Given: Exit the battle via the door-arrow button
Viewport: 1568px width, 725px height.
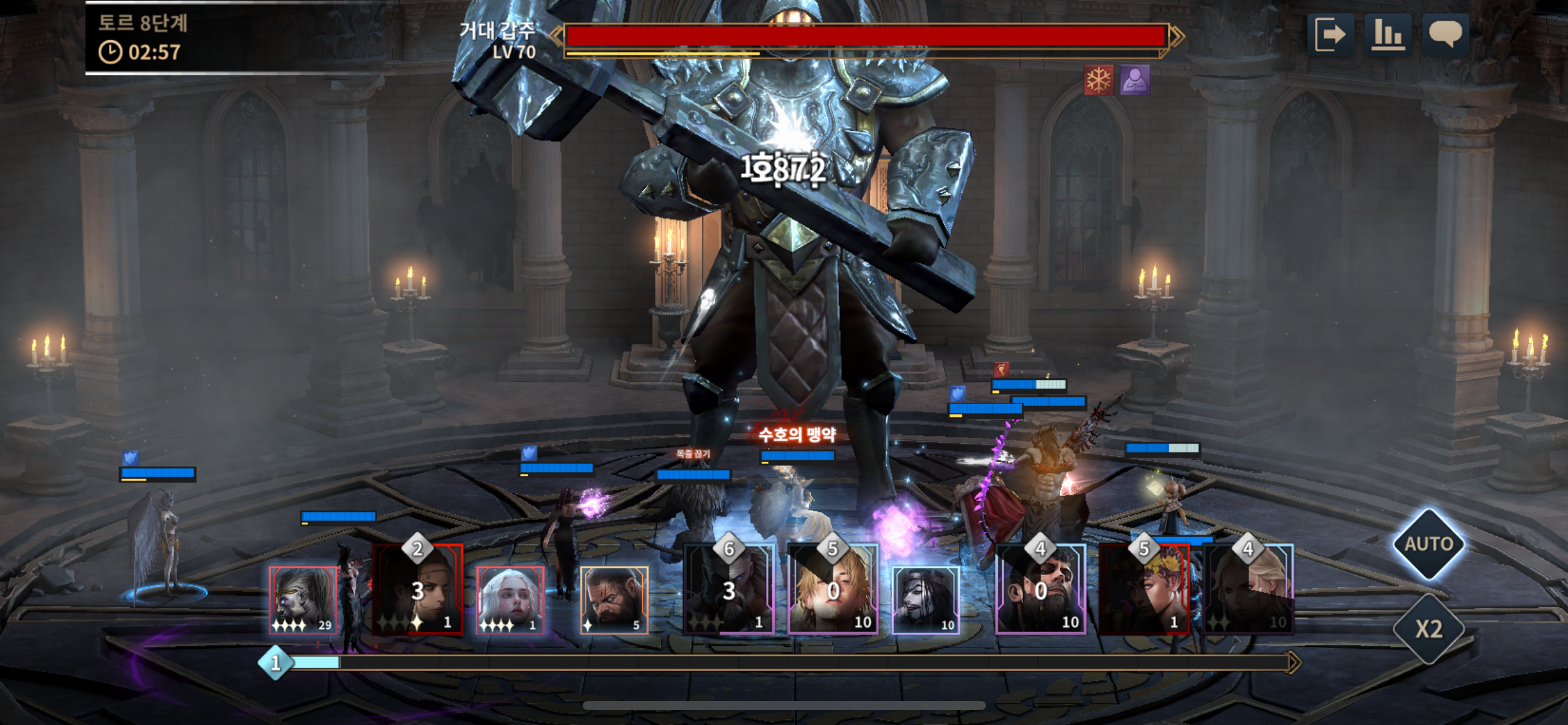Looking at the screenshot, I should [x=1330, y=35].
